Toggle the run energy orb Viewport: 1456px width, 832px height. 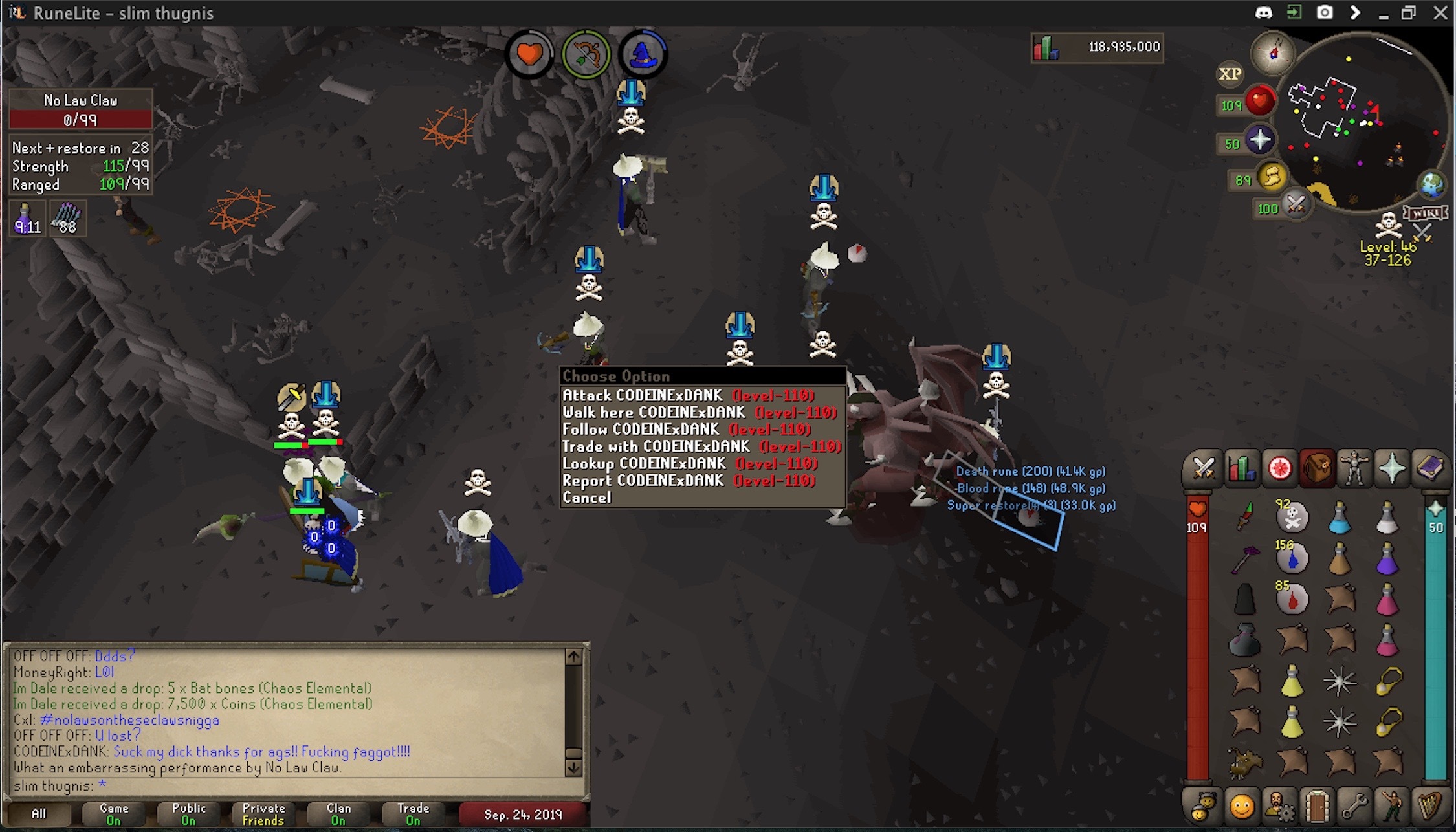(1271, 177)
